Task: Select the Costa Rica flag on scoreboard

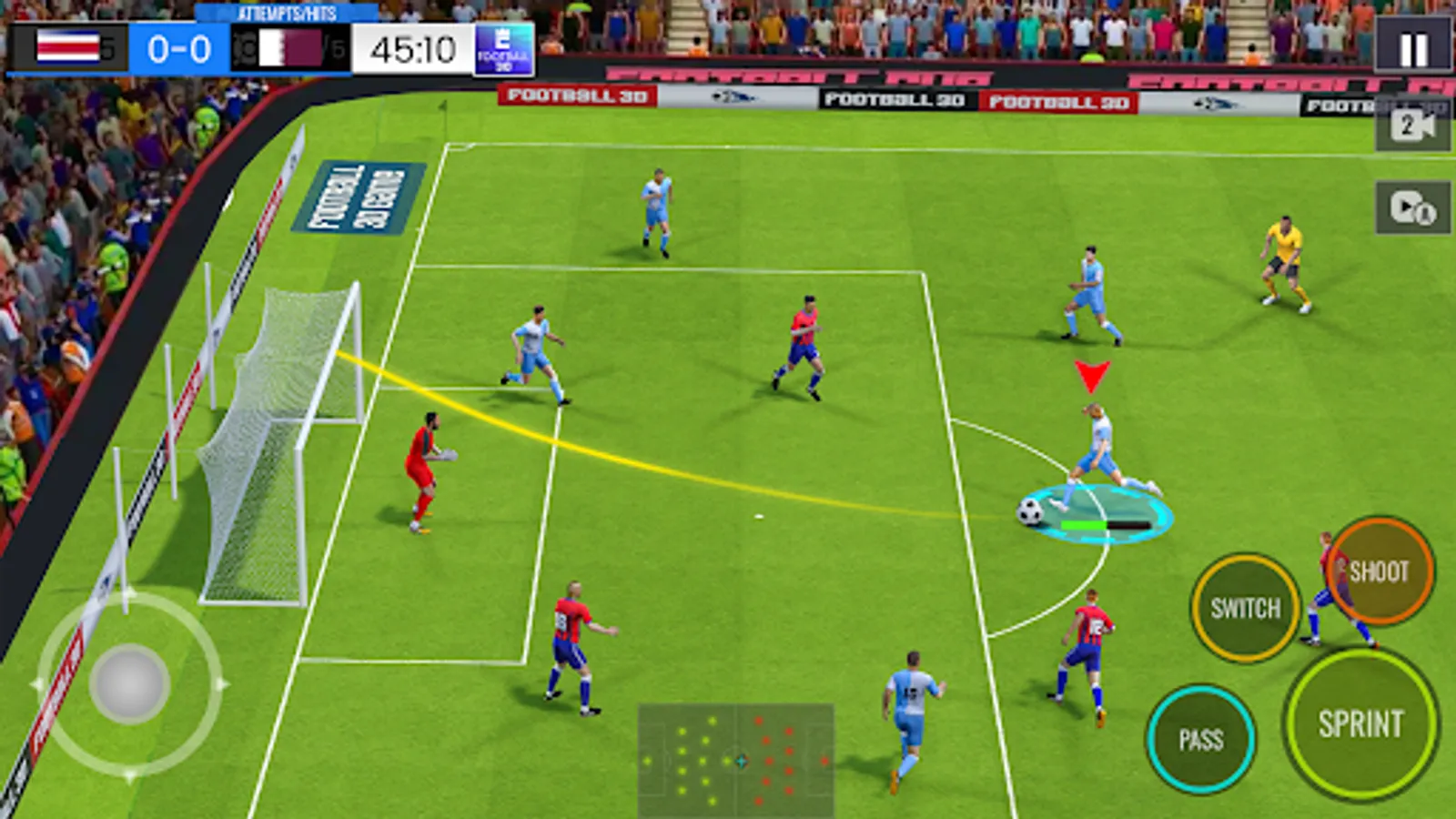Action: (x=66, y=45)
